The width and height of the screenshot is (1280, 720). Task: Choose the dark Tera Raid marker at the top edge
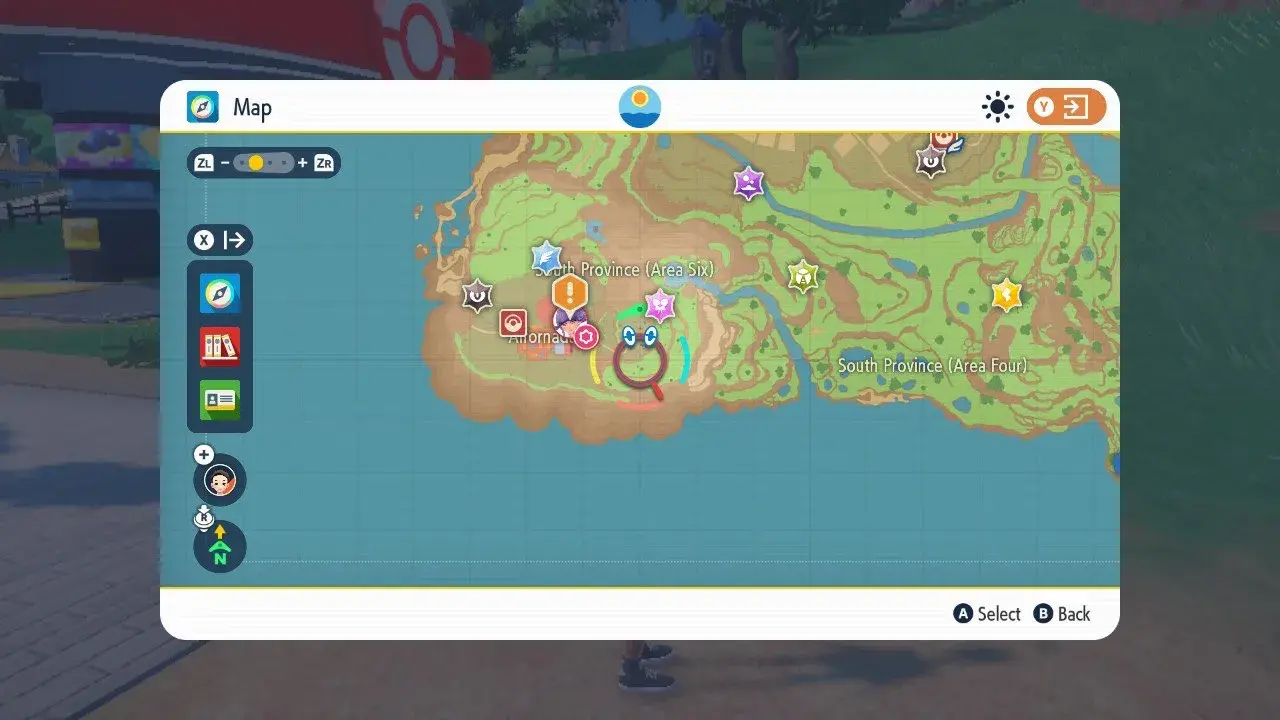coord(931,161)
